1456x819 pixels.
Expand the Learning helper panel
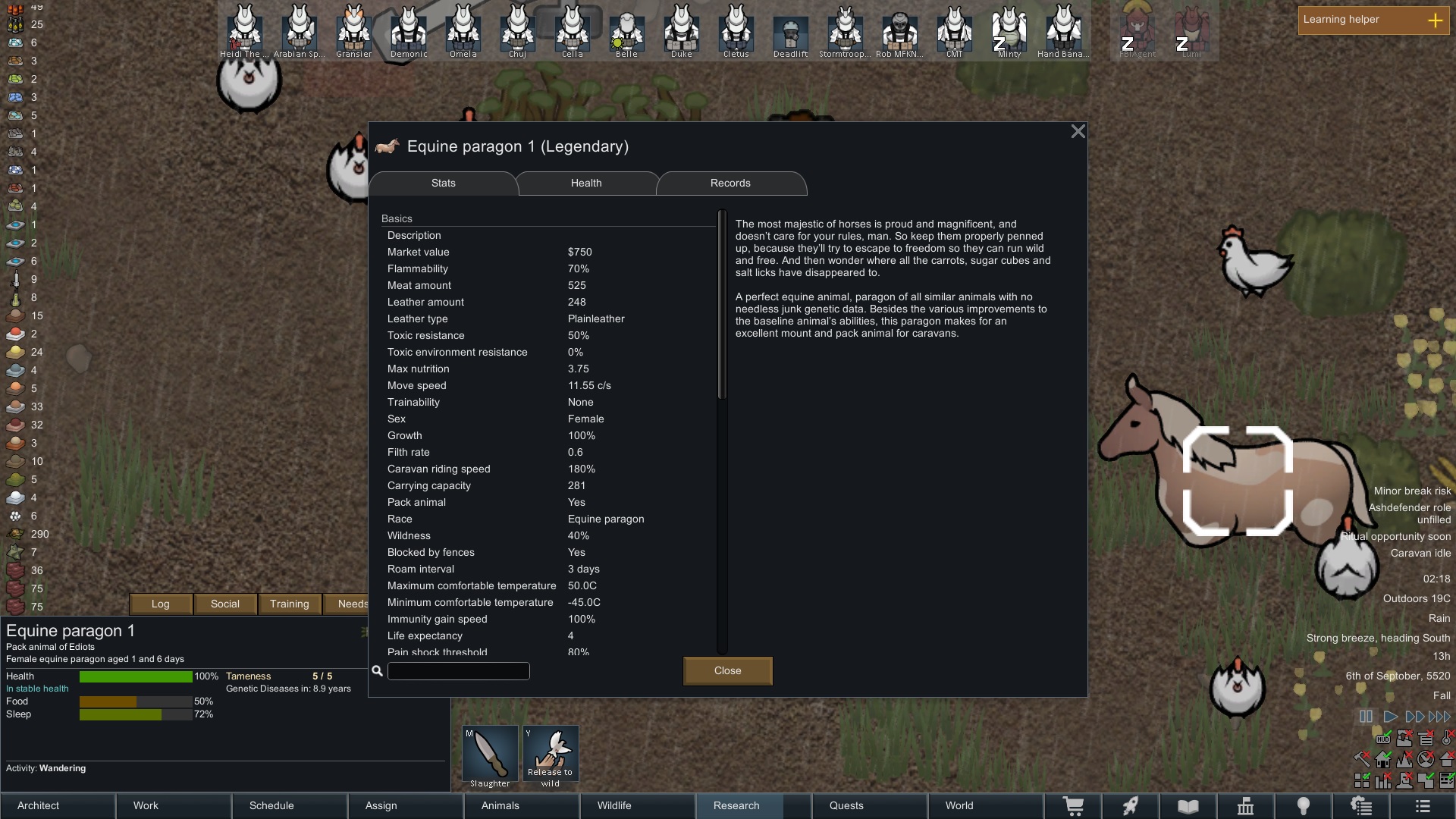1436,21
